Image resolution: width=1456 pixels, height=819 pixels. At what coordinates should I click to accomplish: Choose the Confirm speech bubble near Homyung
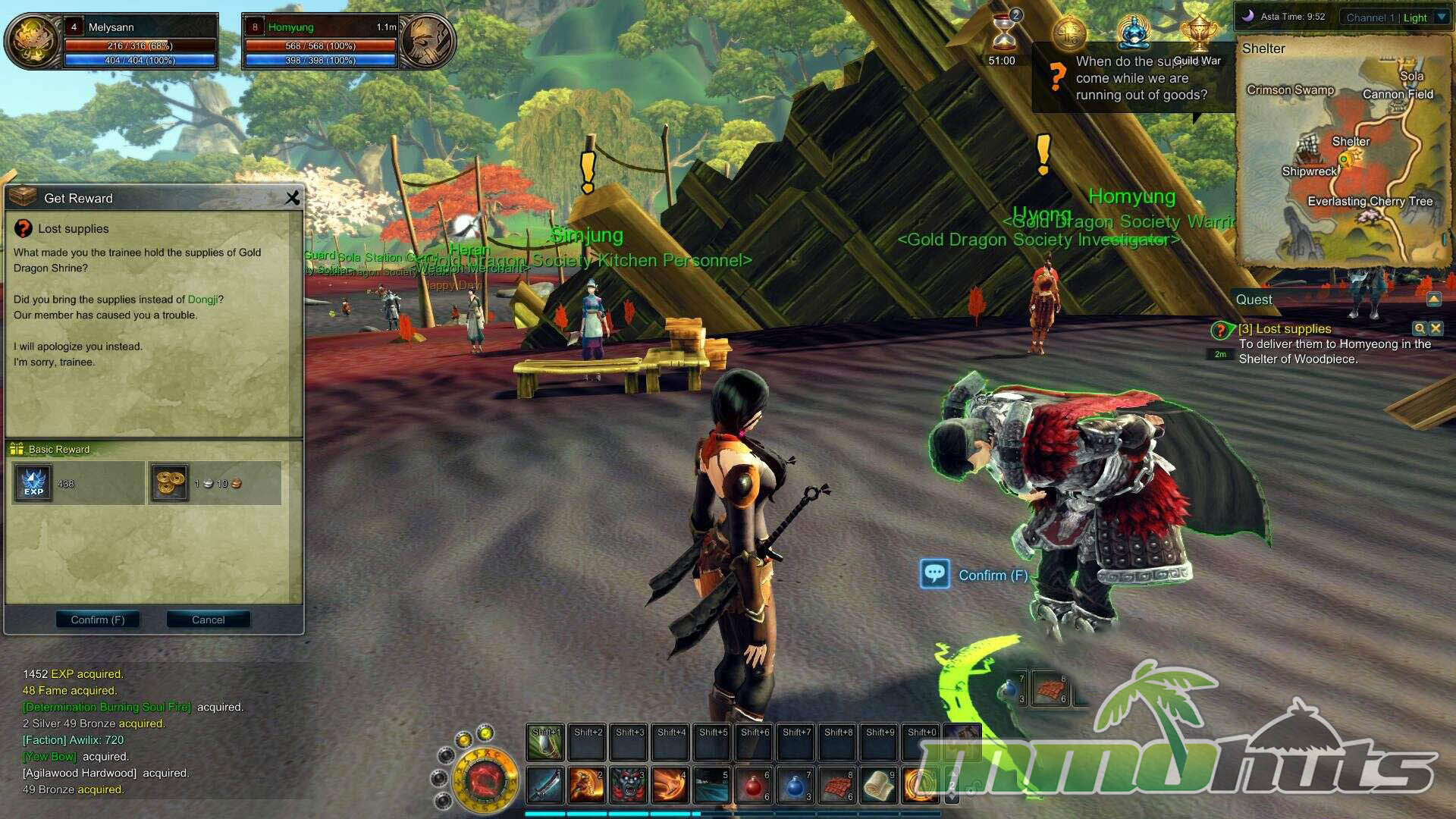935,574
